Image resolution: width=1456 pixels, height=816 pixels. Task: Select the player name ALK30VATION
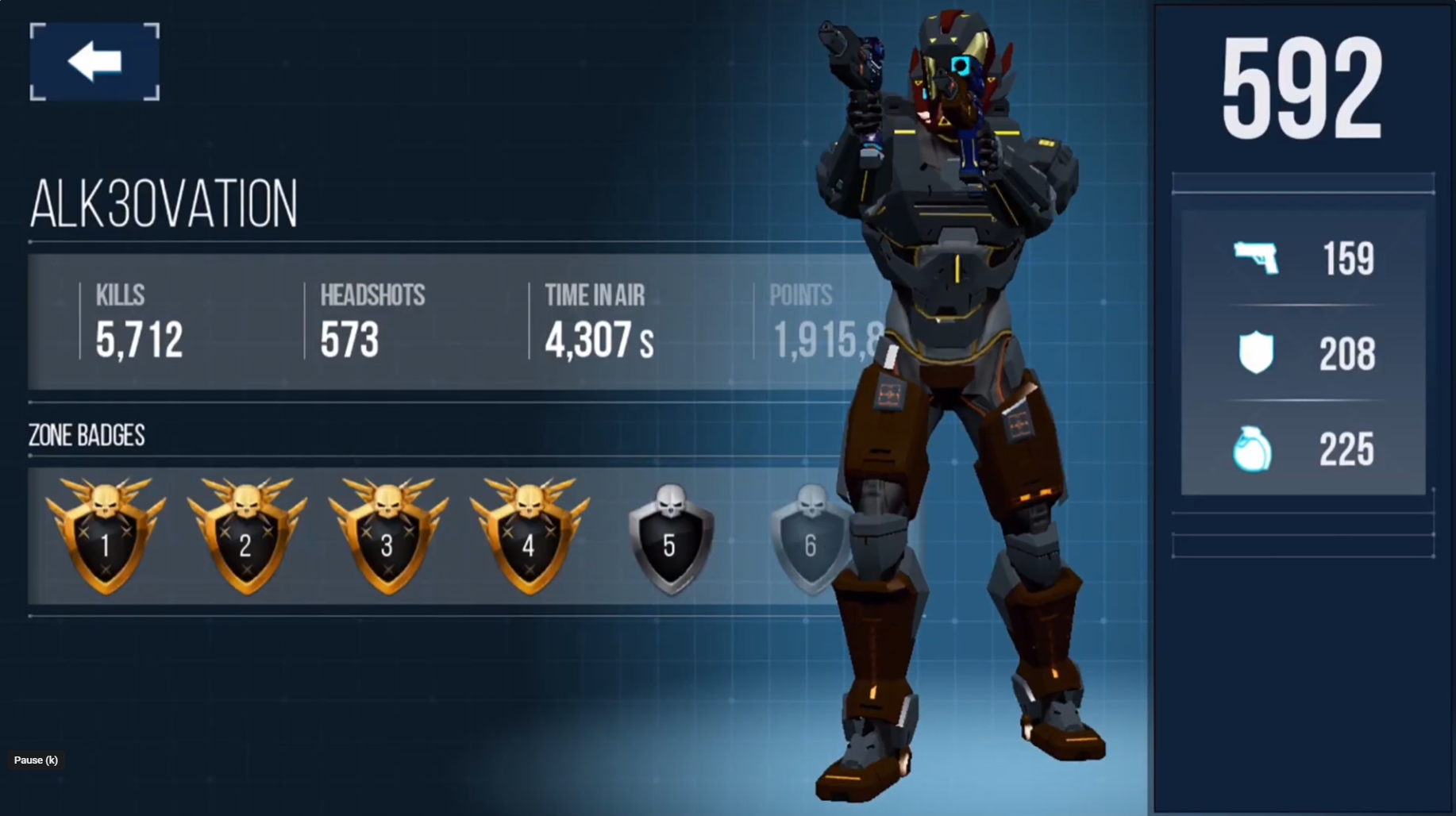click(164, 203)
